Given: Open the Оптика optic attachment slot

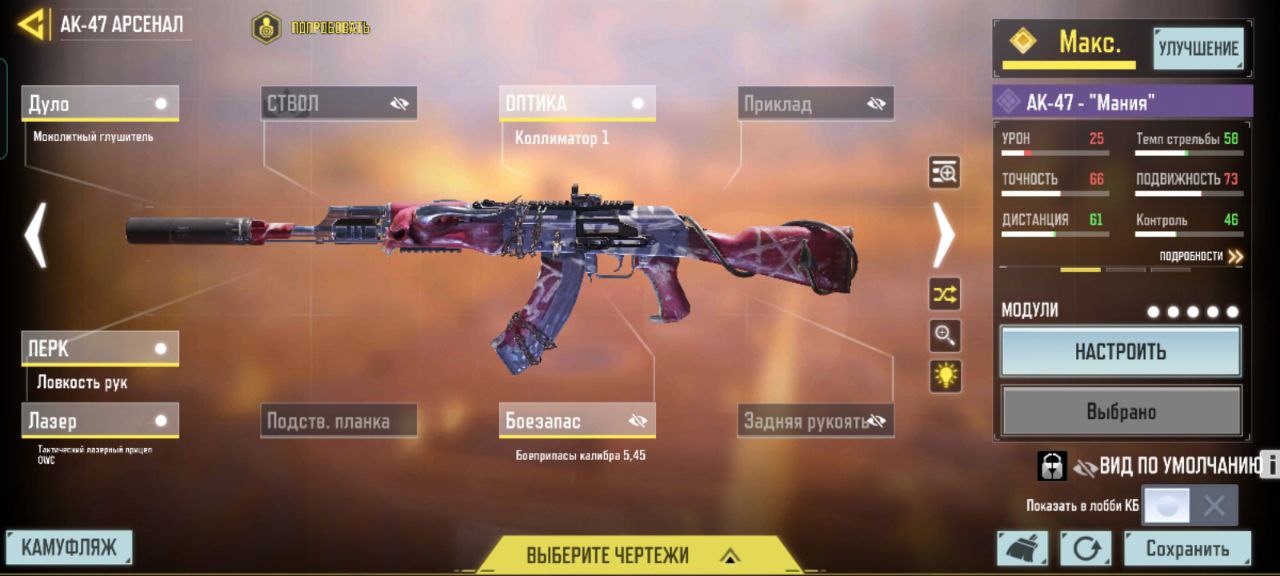Looking at the screenshot, I should point(577,104).
